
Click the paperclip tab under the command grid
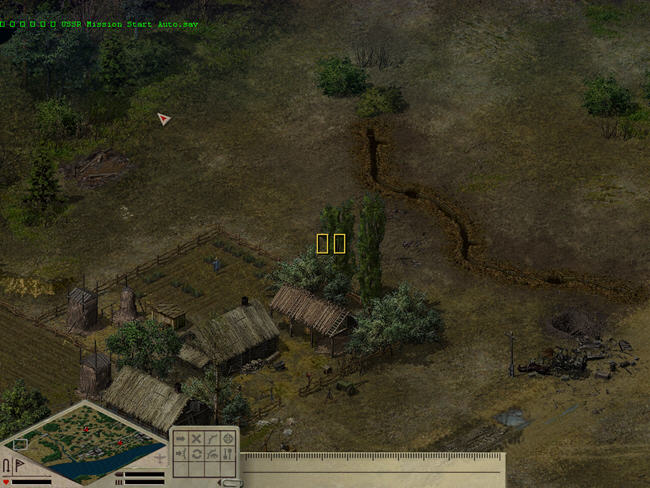[x=230, y=483]
